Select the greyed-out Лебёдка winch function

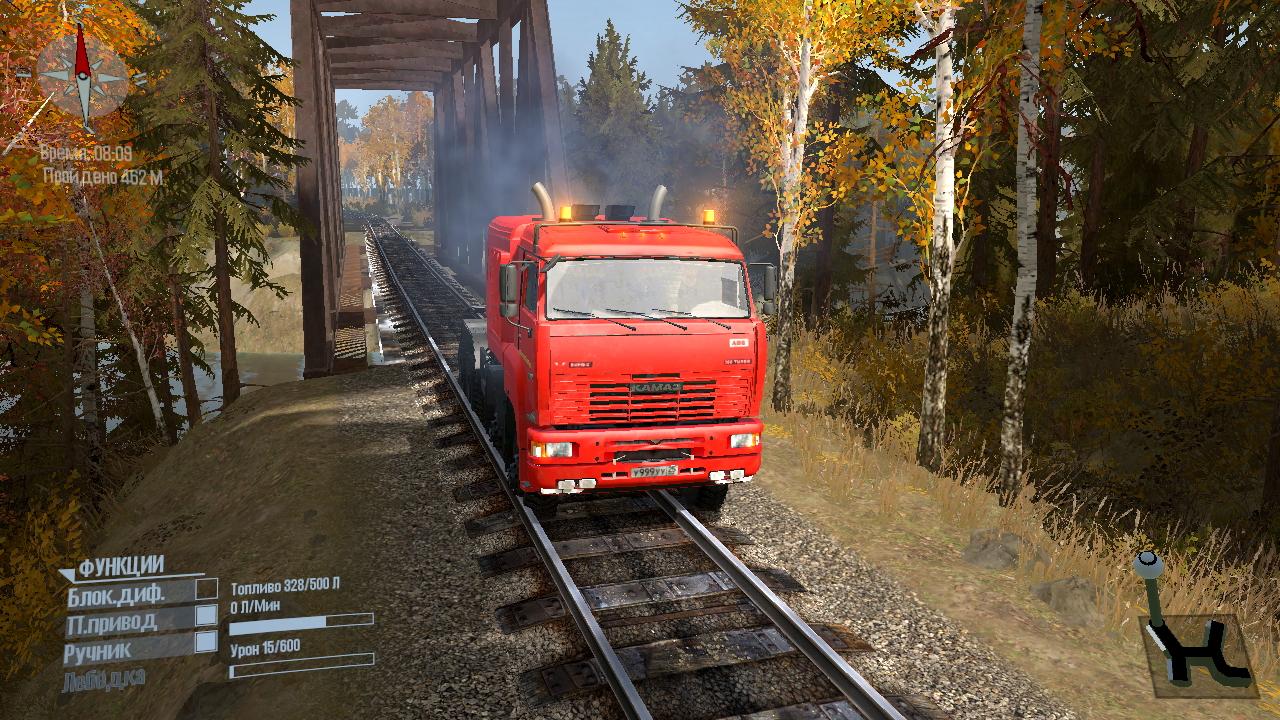pyautogui.click(x=104, y=679)
